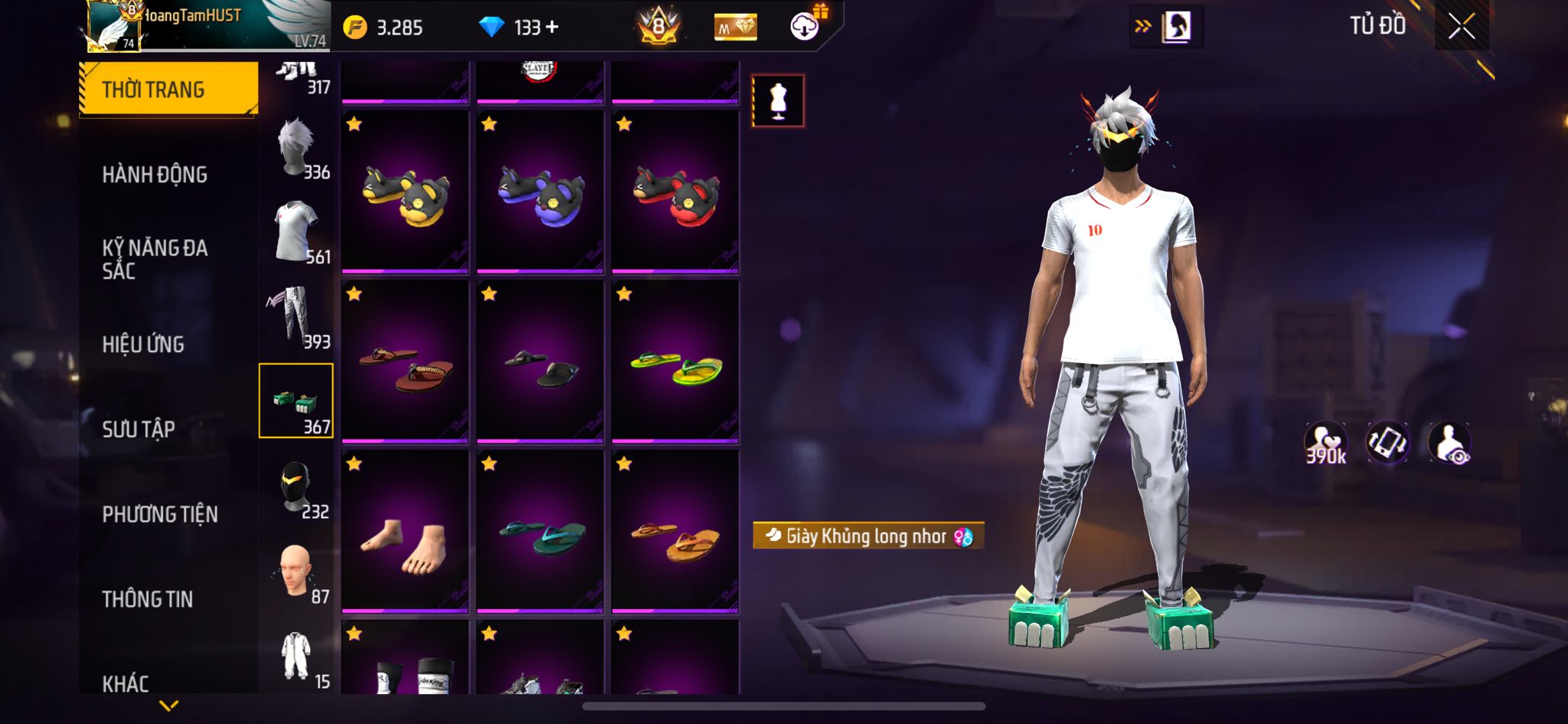Close the wardrobe screen
Screen dimensions: 1568x724
pos(1461,27)
